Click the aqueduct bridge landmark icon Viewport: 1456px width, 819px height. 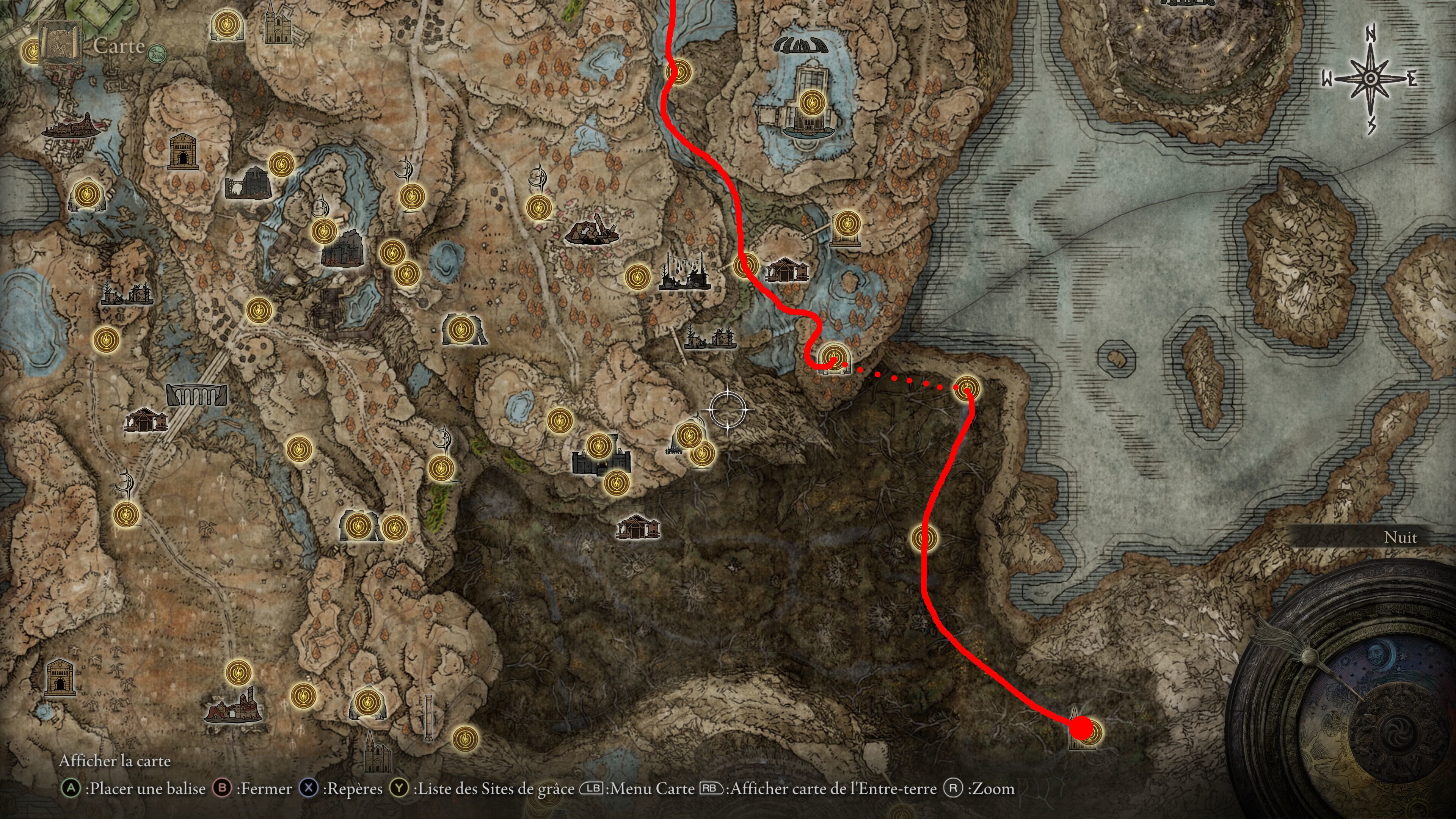pos(197,394)
